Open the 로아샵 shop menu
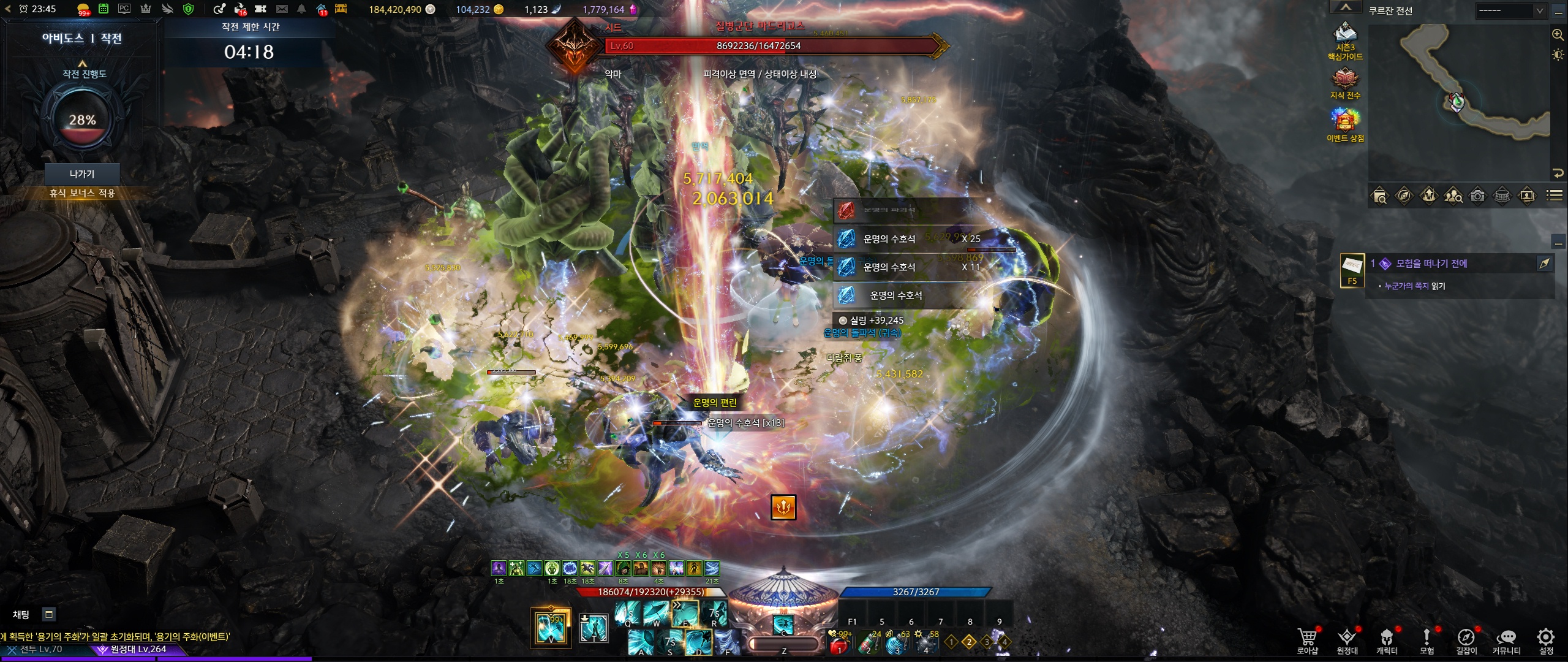This screenshot has height=662, width=1568. (1307, 639)
